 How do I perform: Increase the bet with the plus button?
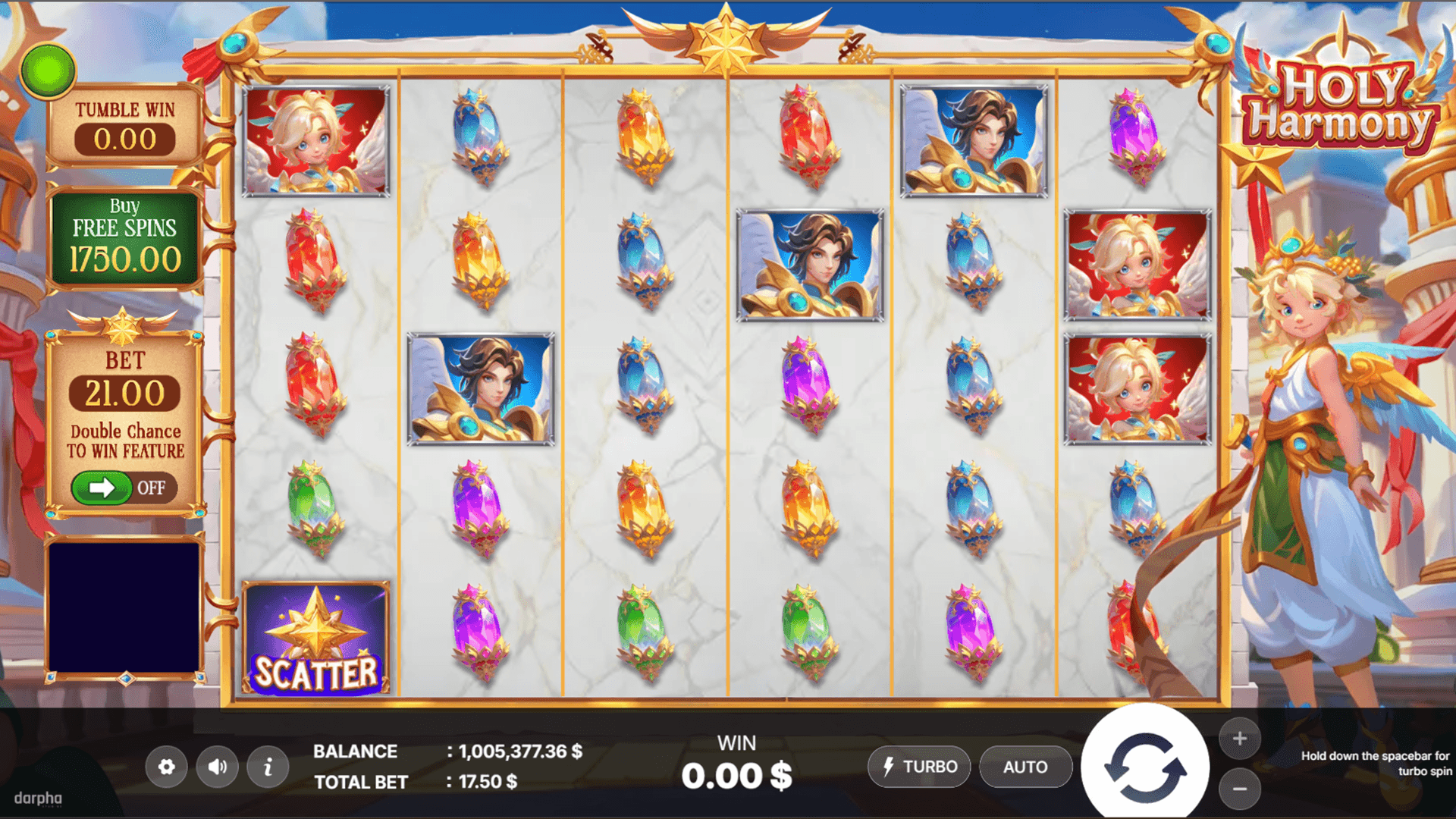pos(1240,738)
